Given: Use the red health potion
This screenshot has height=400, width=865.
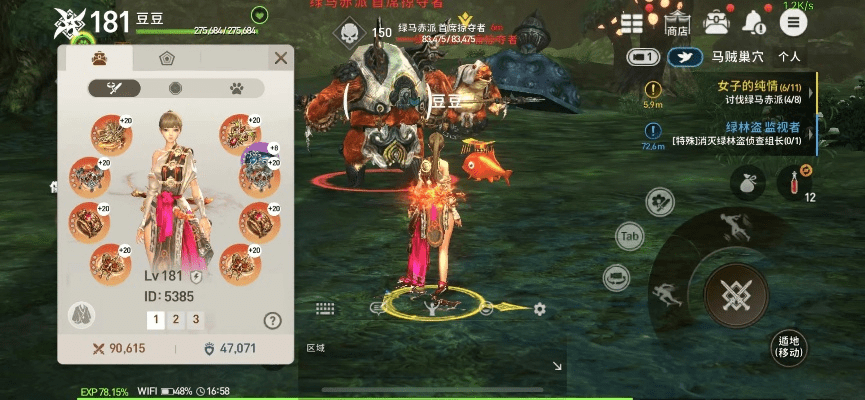Looking at the screenshot, I should (797, 181).
